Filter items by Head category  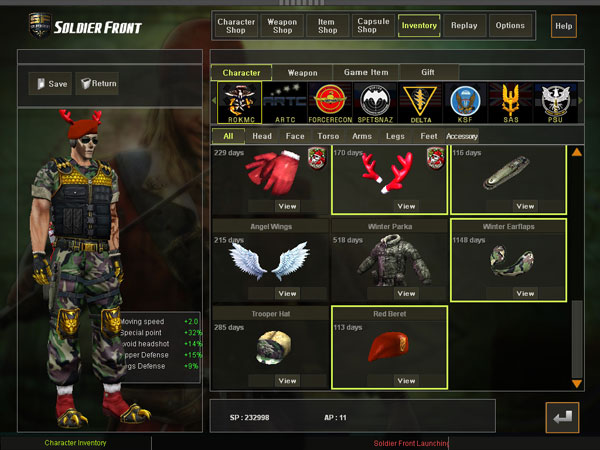coord(262,136)
